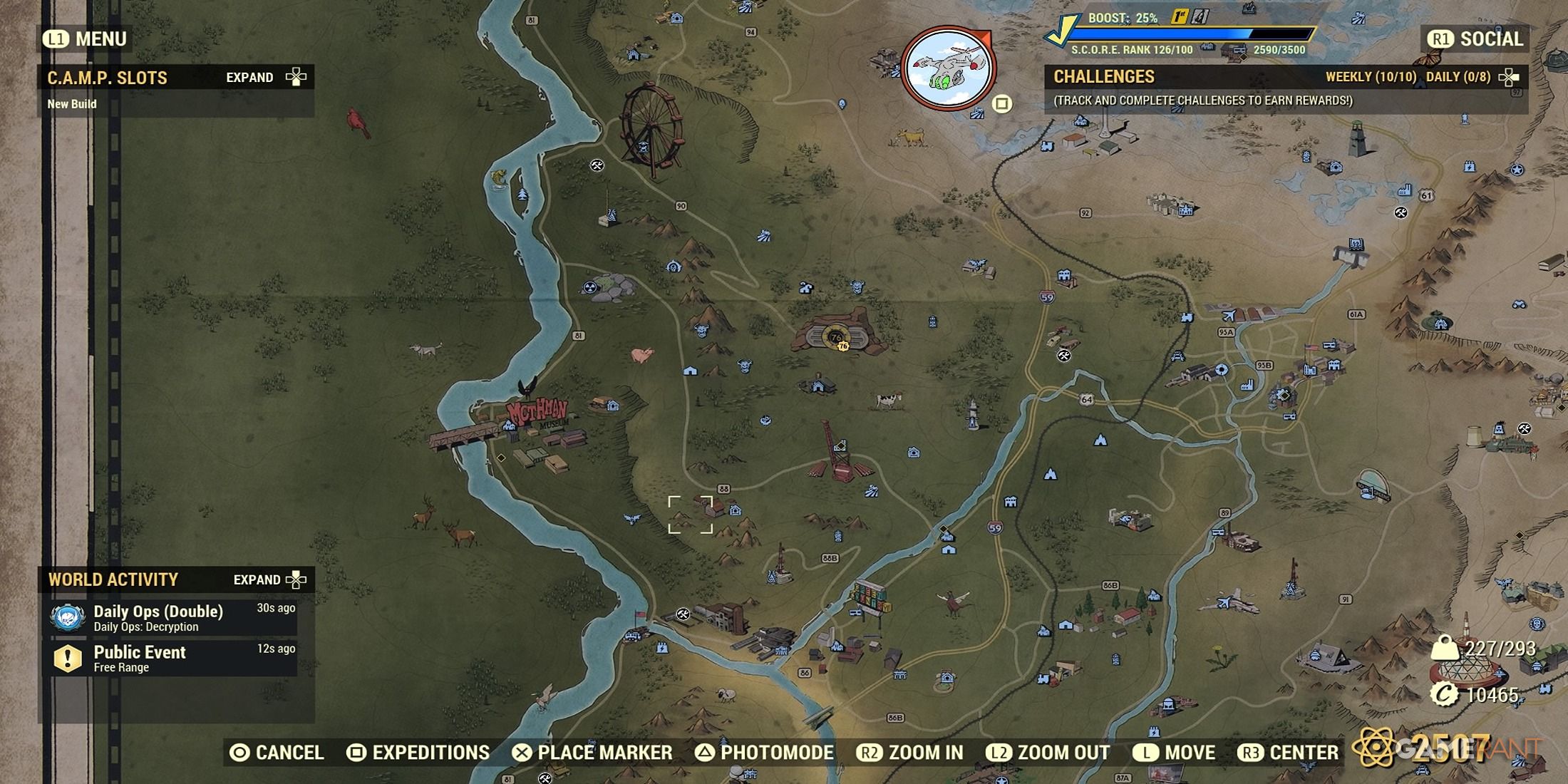Click the Public Event exclamation icon
This screenshot has width=1568, height=784.
click(68, 657)
